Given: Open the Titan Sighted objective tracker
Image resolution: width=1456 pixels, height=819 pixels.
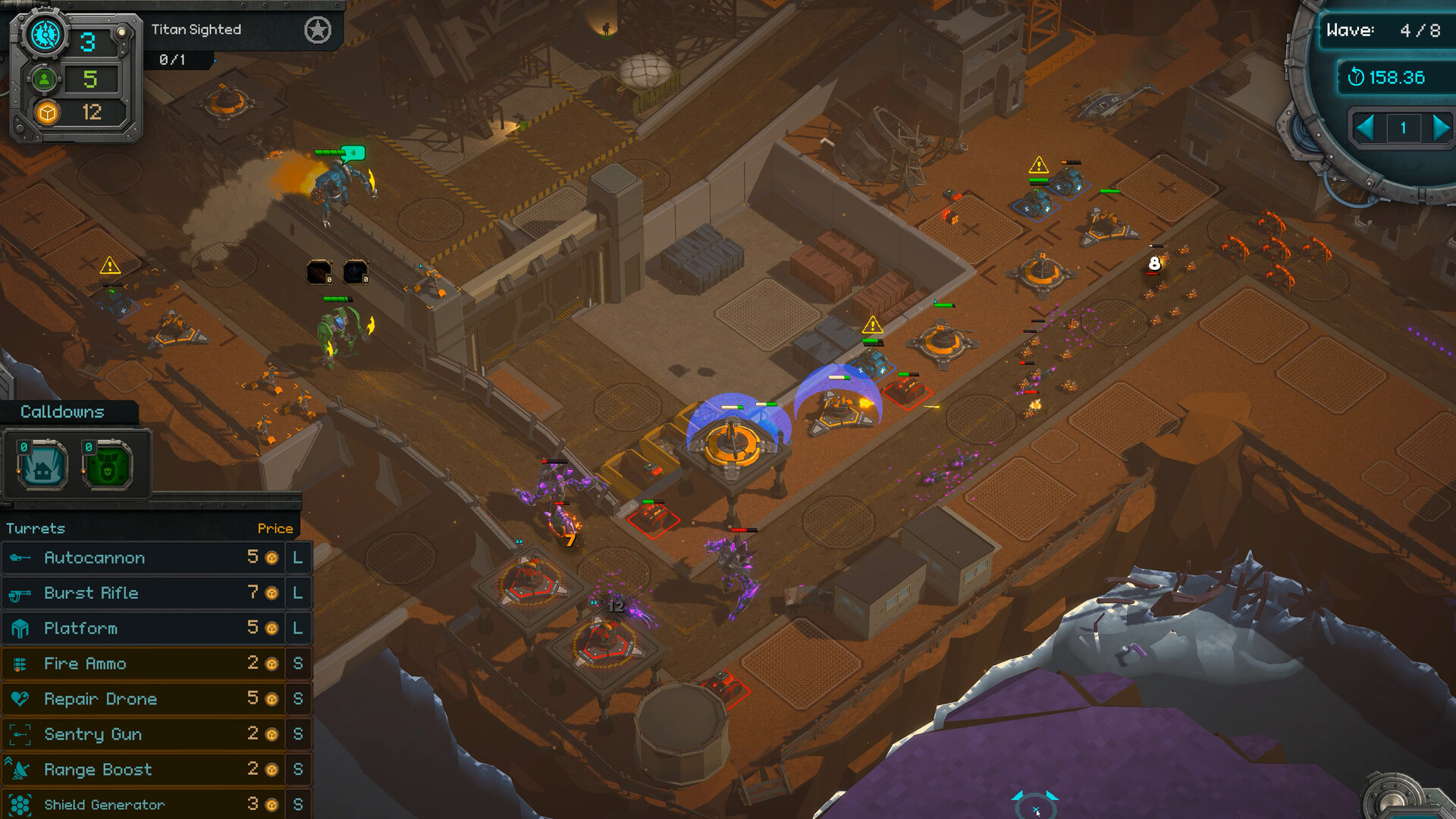Looking at the screenshot, I should tap(196, 30).
